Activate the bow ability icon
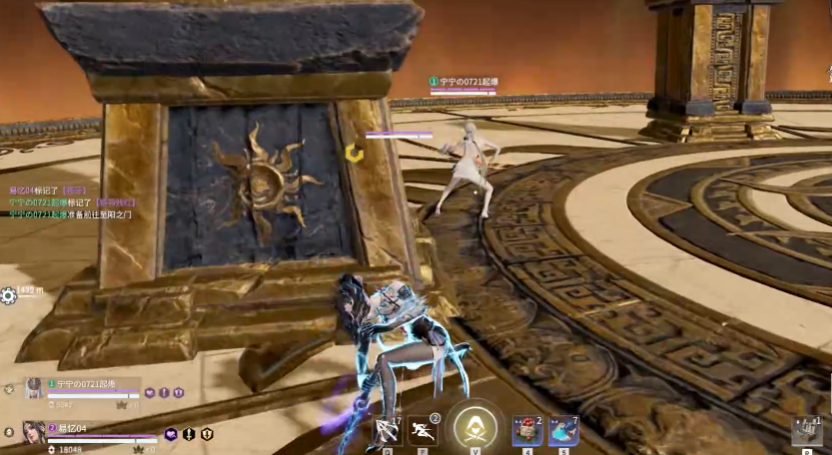 386,430
